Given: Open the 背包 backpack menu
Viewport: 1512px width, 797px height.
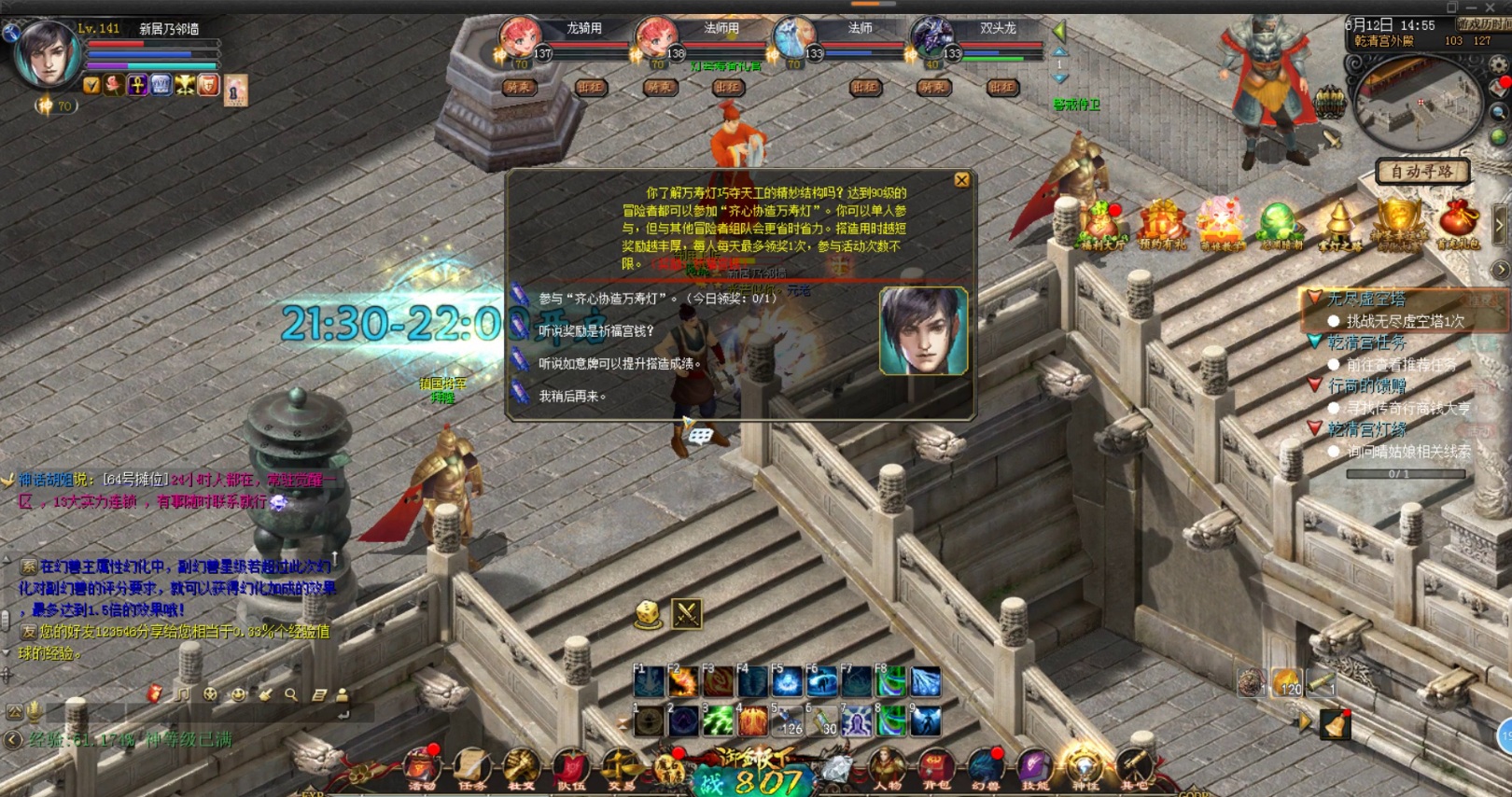Looking at the screenshot, I should click(936, 768).
